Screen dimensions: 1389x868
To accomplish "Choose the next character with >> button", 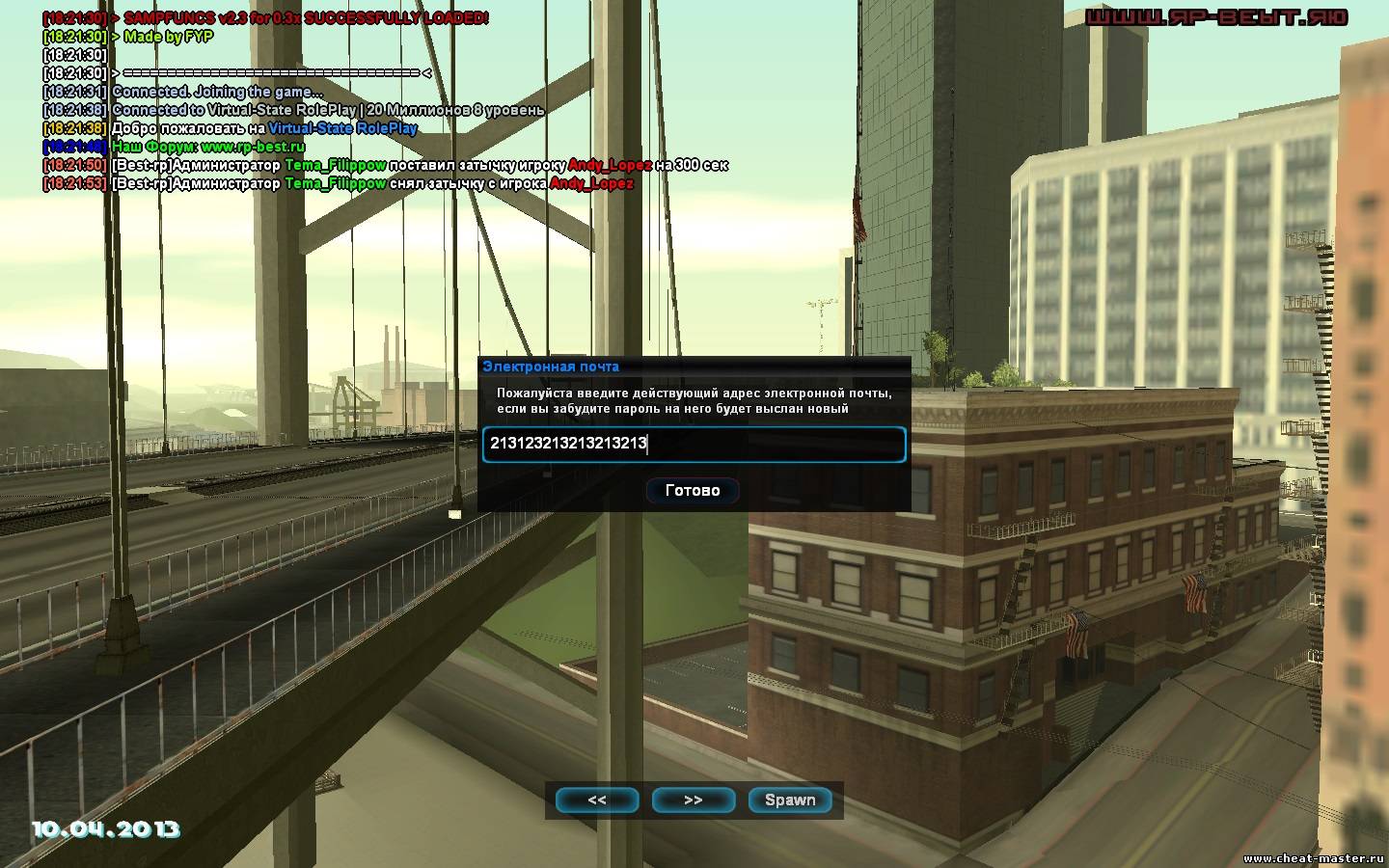I will tap(693, 800).
